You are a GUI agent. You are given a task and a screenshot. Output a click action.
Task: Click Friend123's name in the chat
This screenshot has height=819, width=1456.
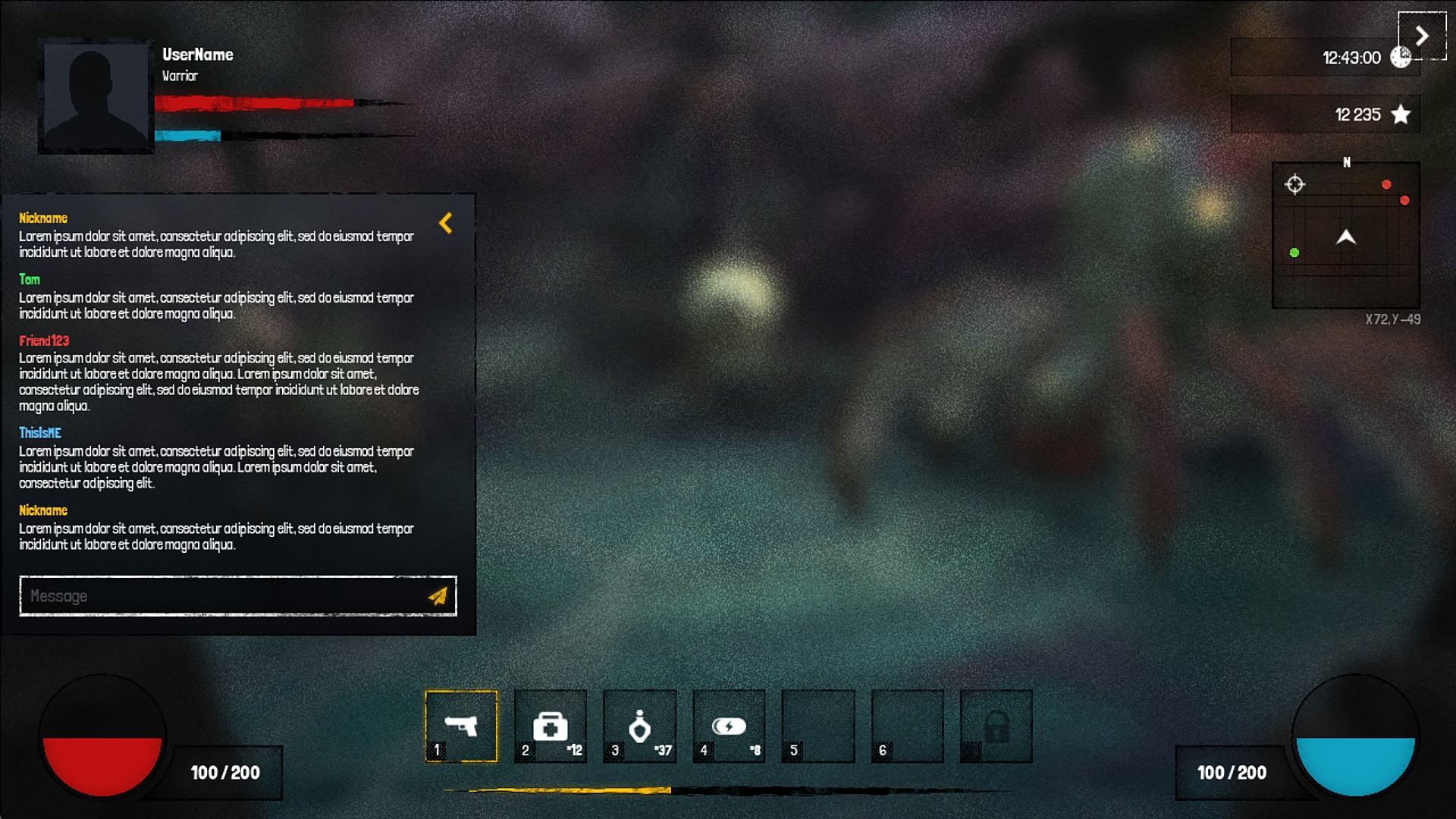[43, 340]
